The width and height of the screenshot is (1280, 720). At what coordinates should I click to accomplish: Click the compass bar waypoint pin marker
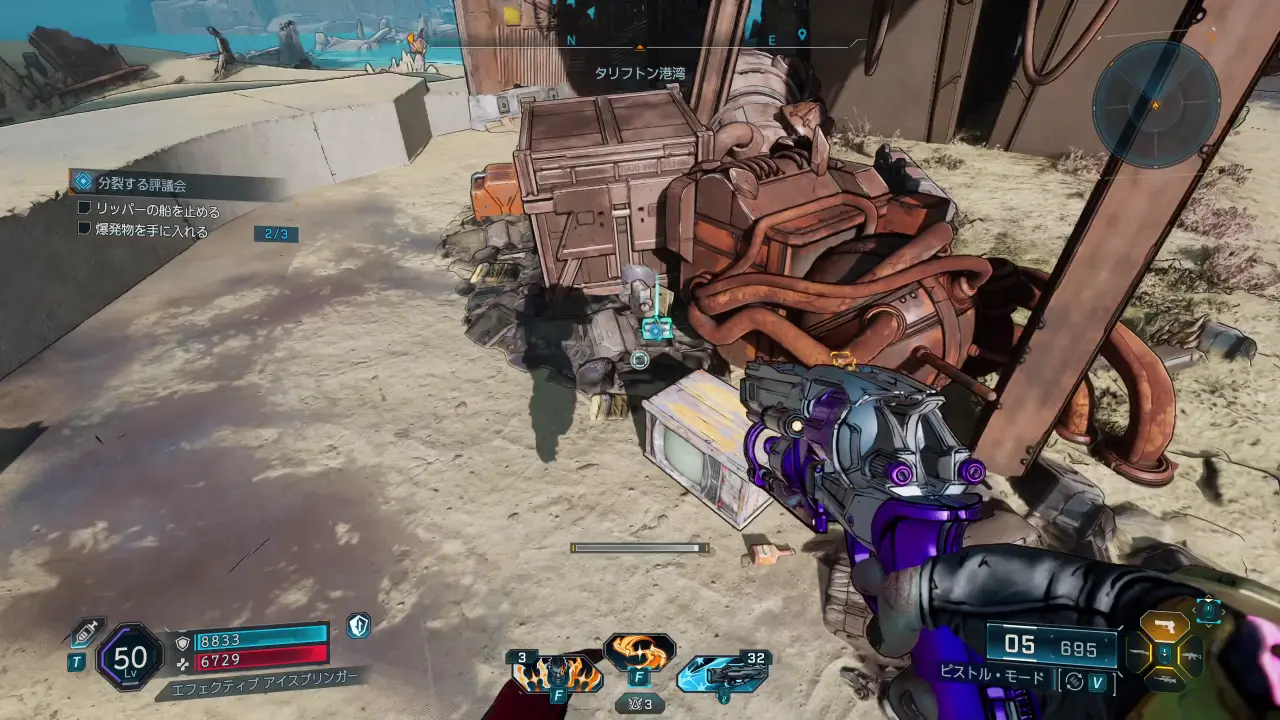pos(802,35)
